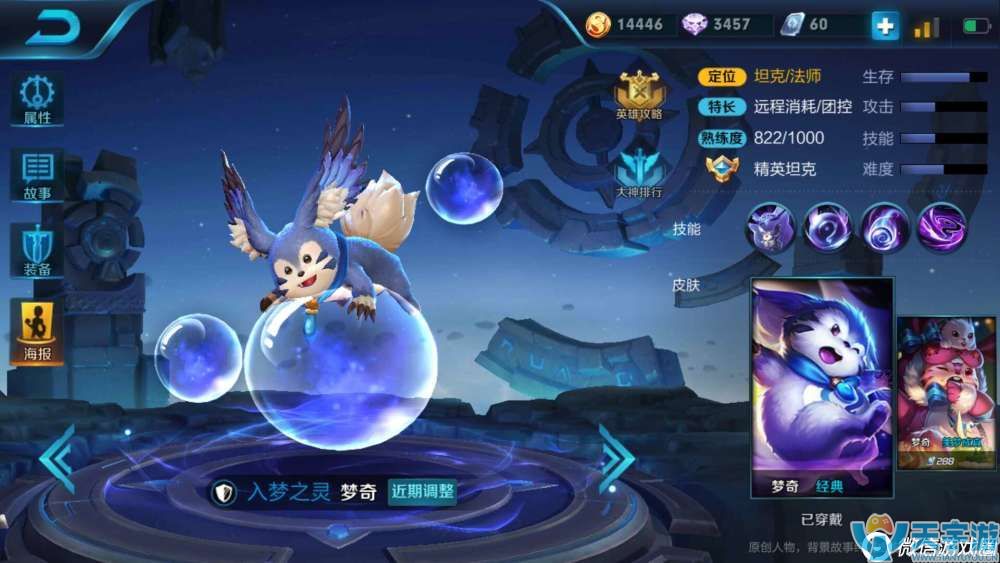Open the 英雄攻略 hero guide
The image size is (1000, 563).
pyautogui.click(x=639, y=94)
